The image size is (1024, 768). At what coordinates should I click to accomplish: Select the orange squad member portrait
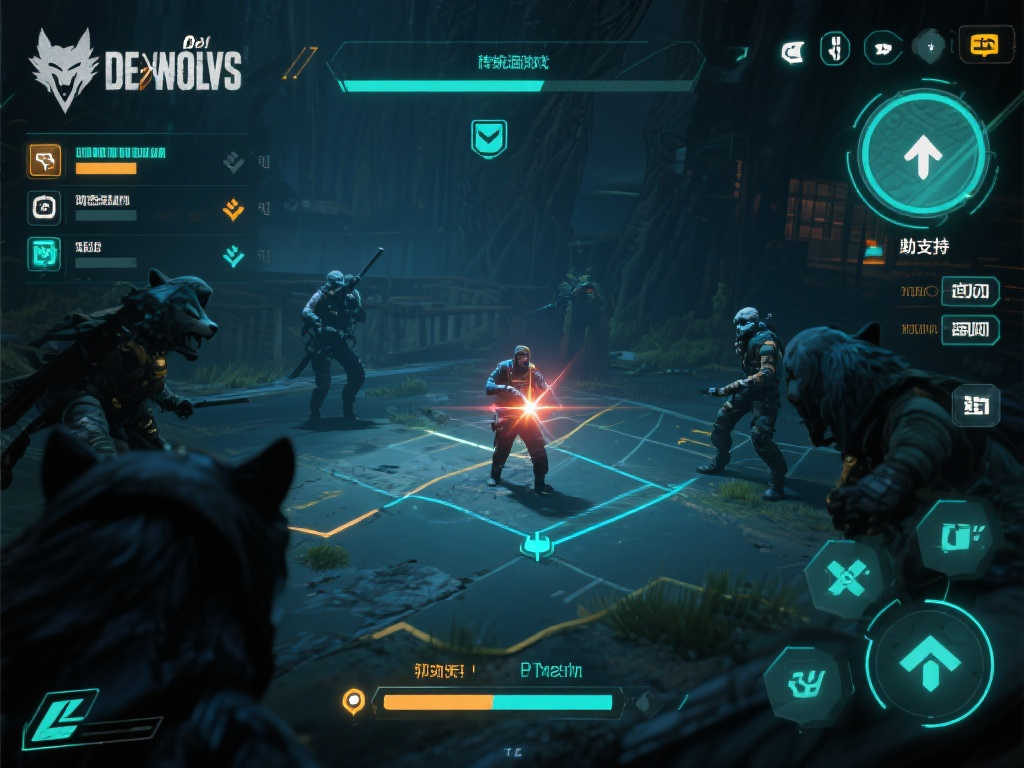click(45, 160)
